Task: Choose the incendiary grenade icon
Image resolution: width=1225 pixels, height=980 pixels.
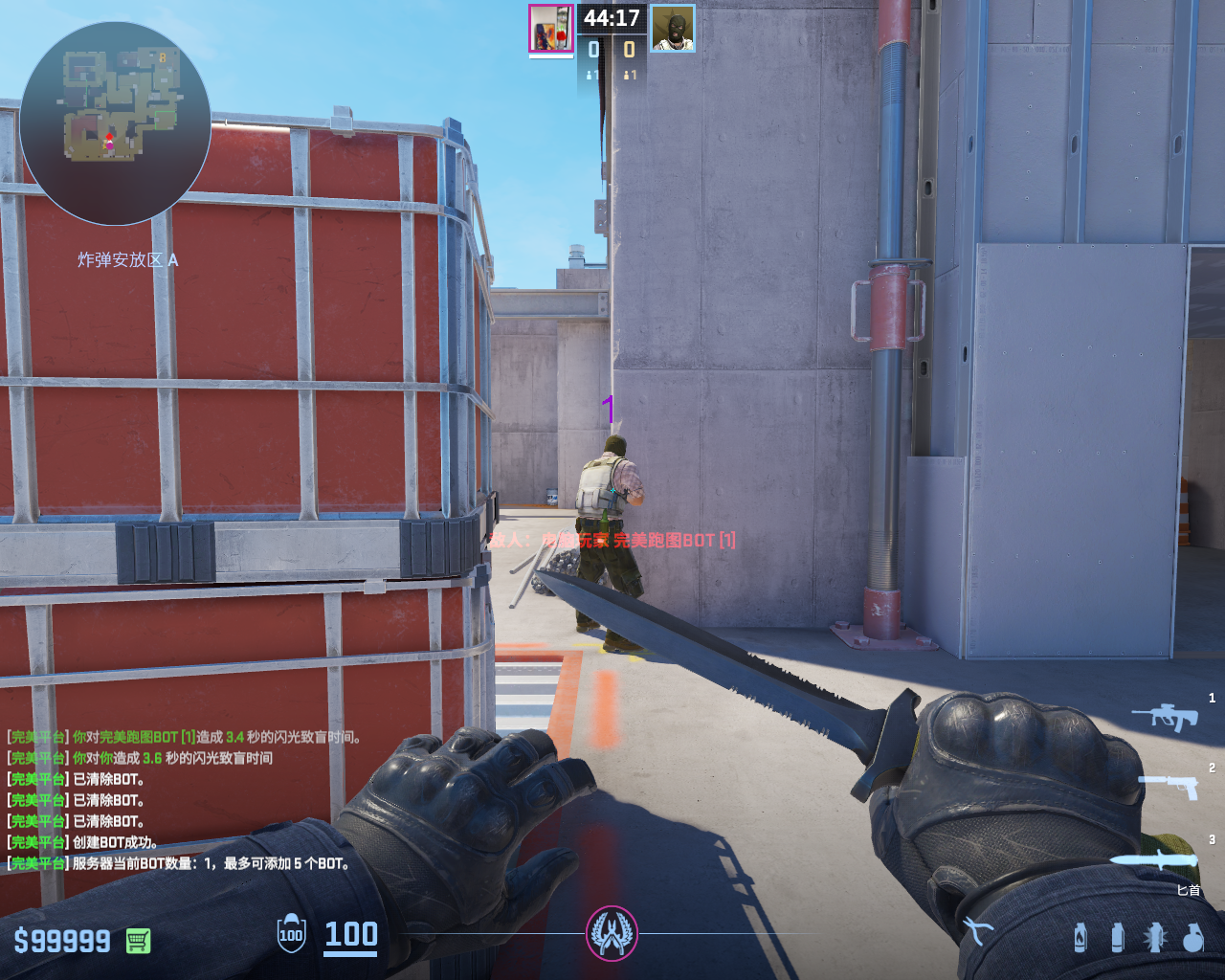Action: [x=1080, y=937]
